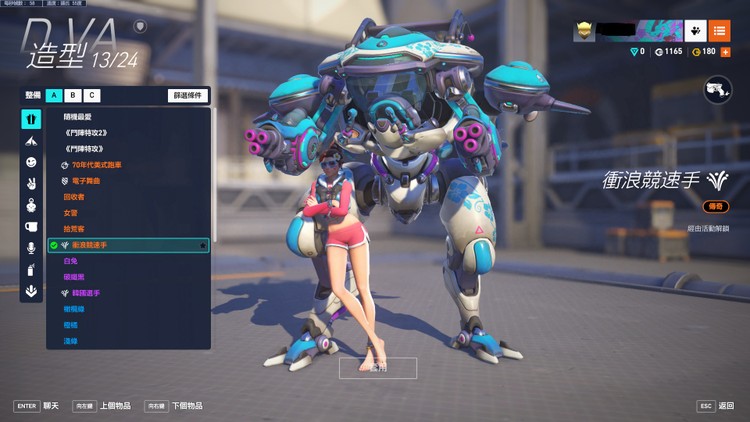Switch to loadout tab C
The image size is (750, 422).
pos(92,96)
